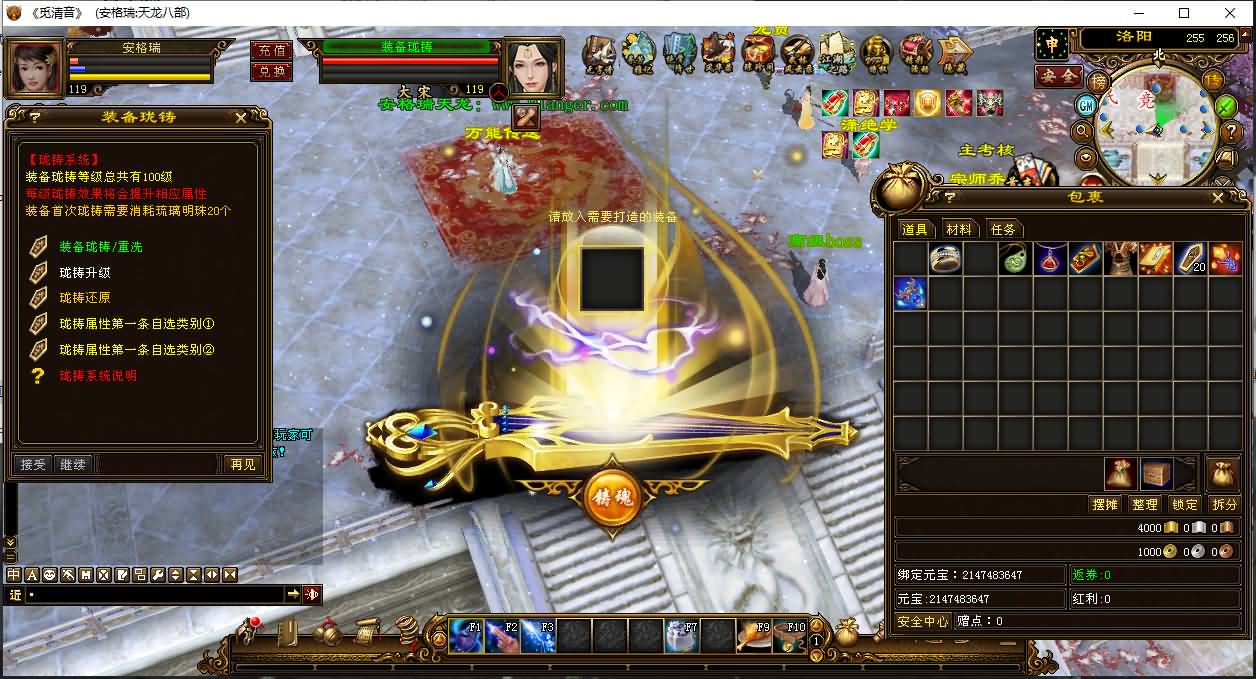Image resolution: width=1256 pixels, height=679 pixels.
Task: Switch to the 材料 materials tab
Action: coord(959,229)
